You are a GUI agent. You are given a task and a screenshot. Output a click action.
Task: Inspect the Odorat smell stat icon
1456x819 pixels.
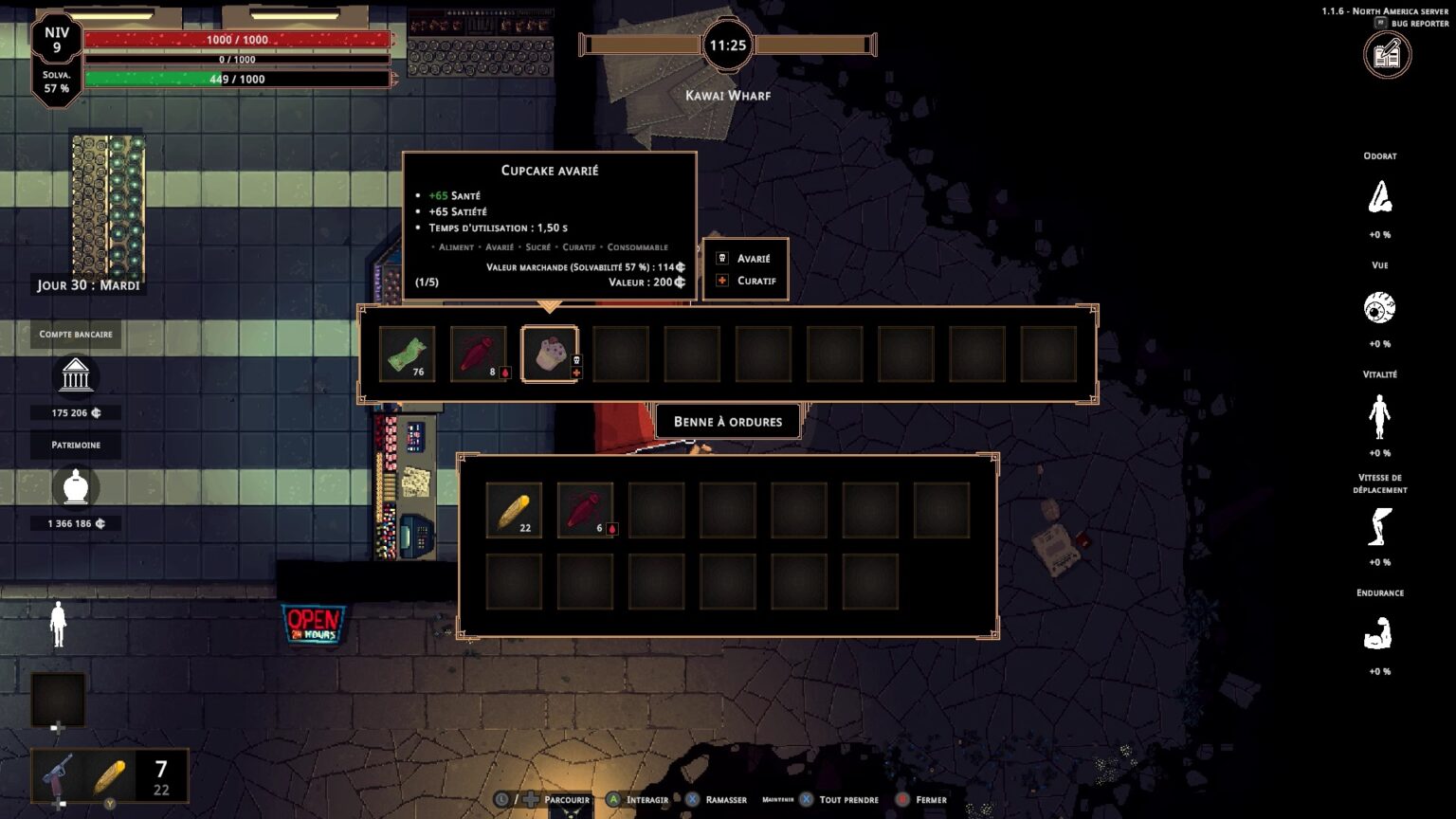(x=1379, y=197)
